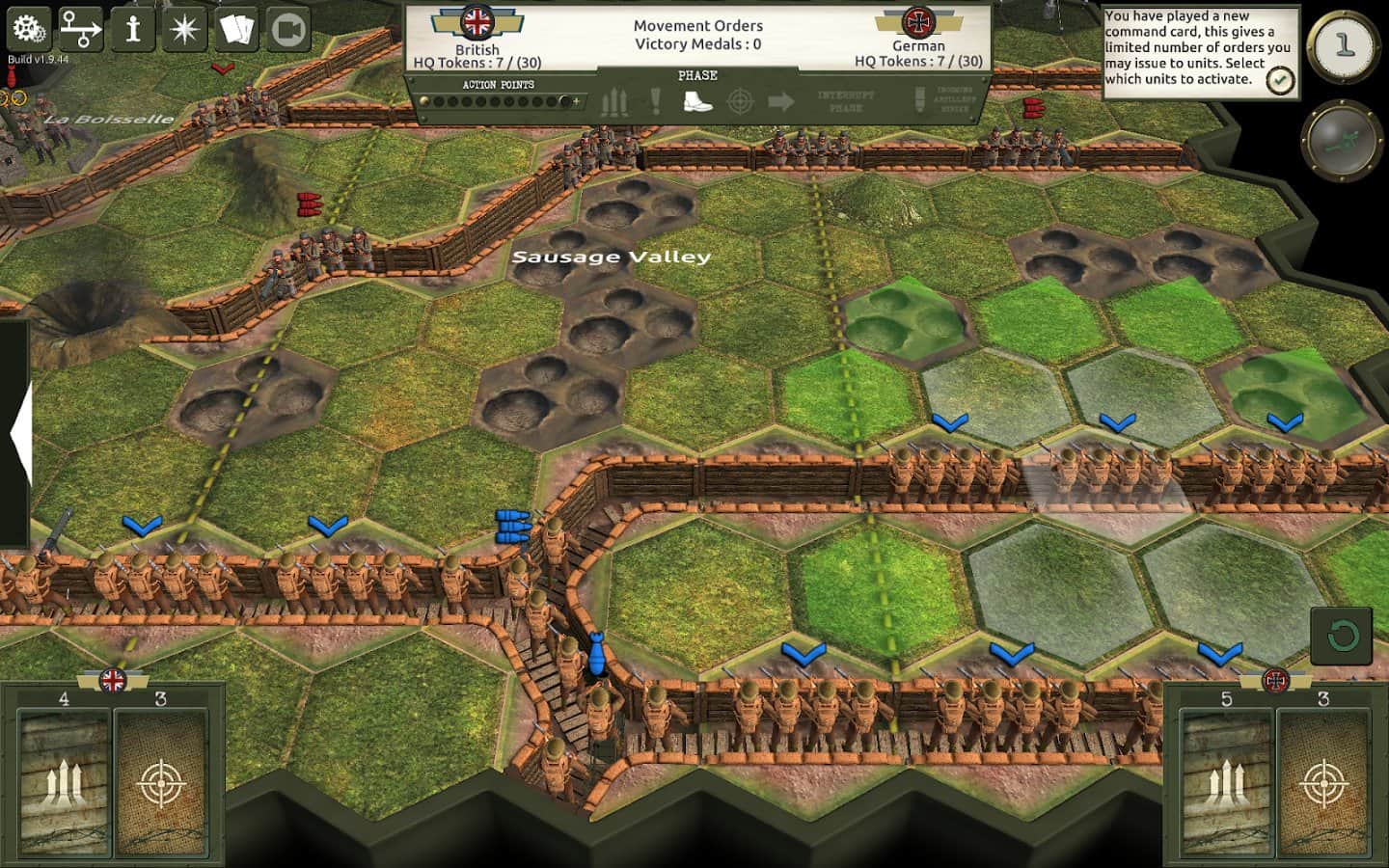The width and height of the screenshot is (1389, 868).
Task: Open the gear settings menu
Action: [29, 29]
